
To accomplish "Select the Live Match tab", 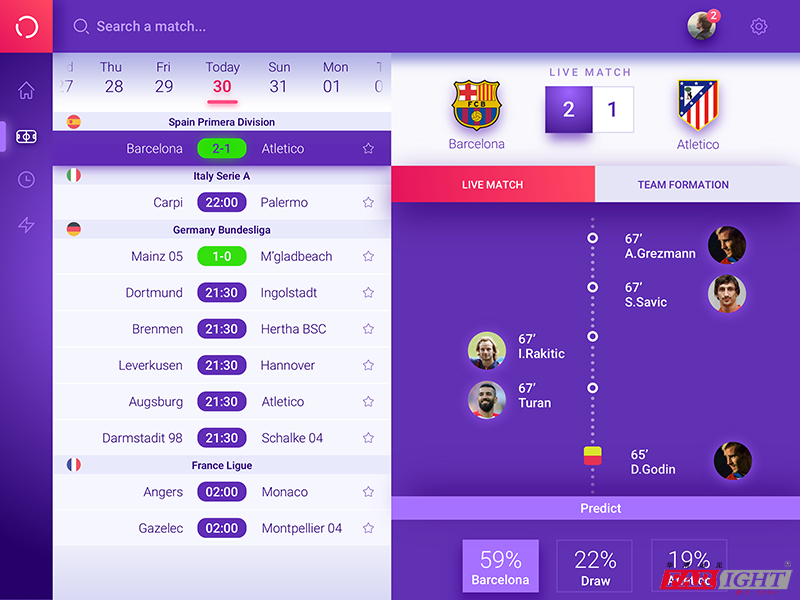I will tap(492, 185).
